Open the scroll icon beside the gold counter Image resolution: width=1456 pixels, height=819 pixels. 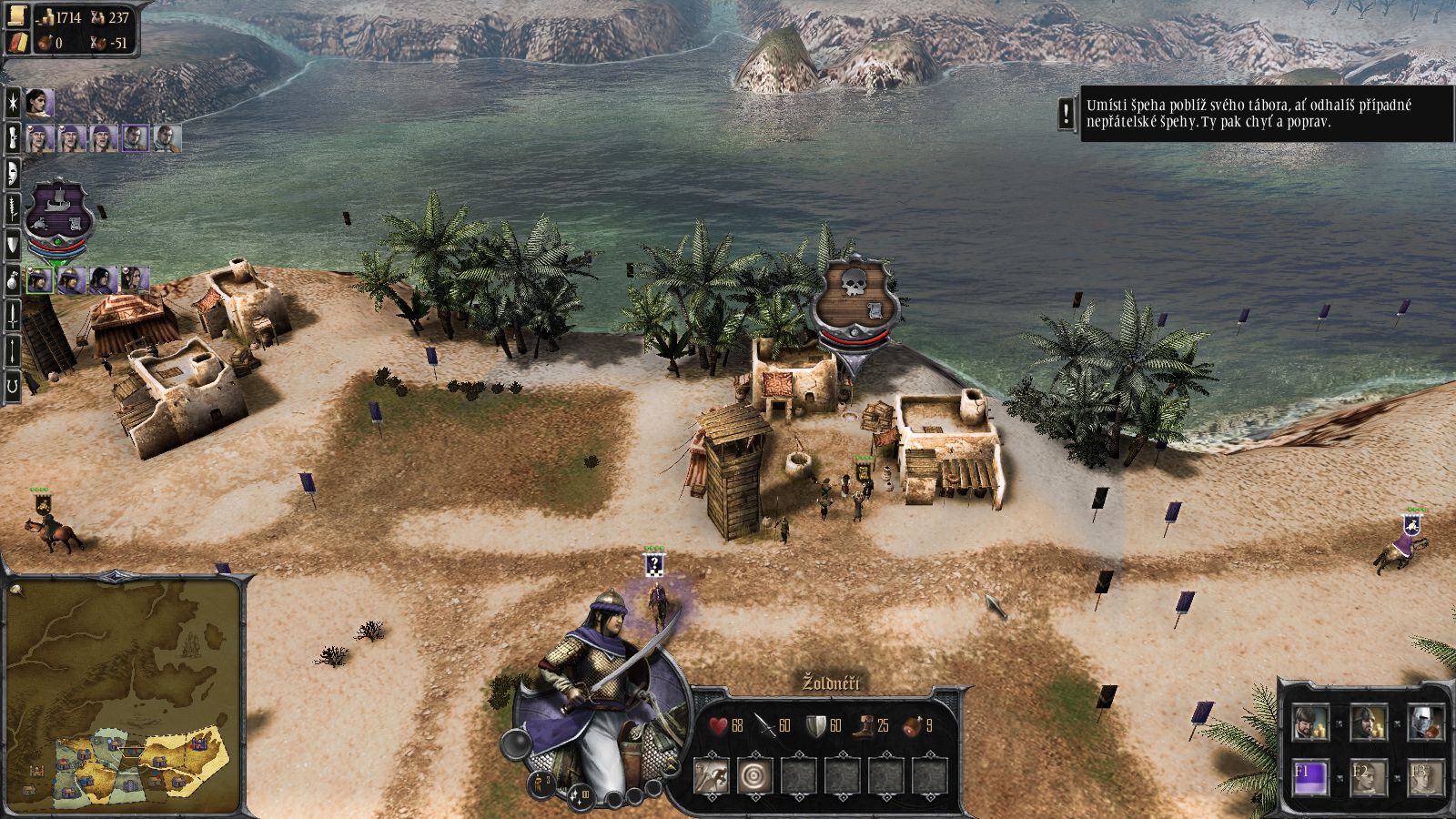coord(18,16)
